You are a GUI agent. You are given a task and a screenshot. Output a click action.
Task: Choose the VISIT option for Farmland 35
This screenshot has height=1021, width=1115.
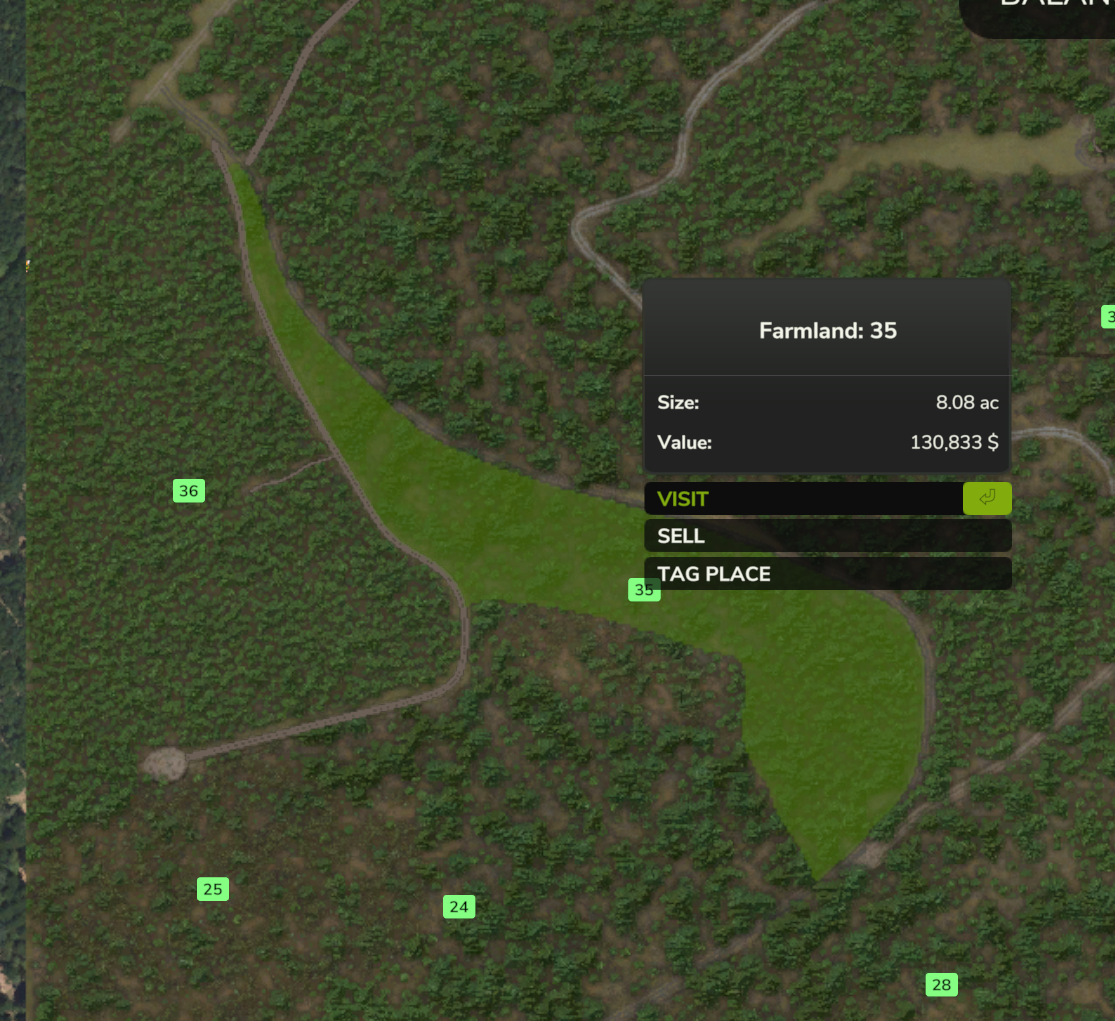802,499
